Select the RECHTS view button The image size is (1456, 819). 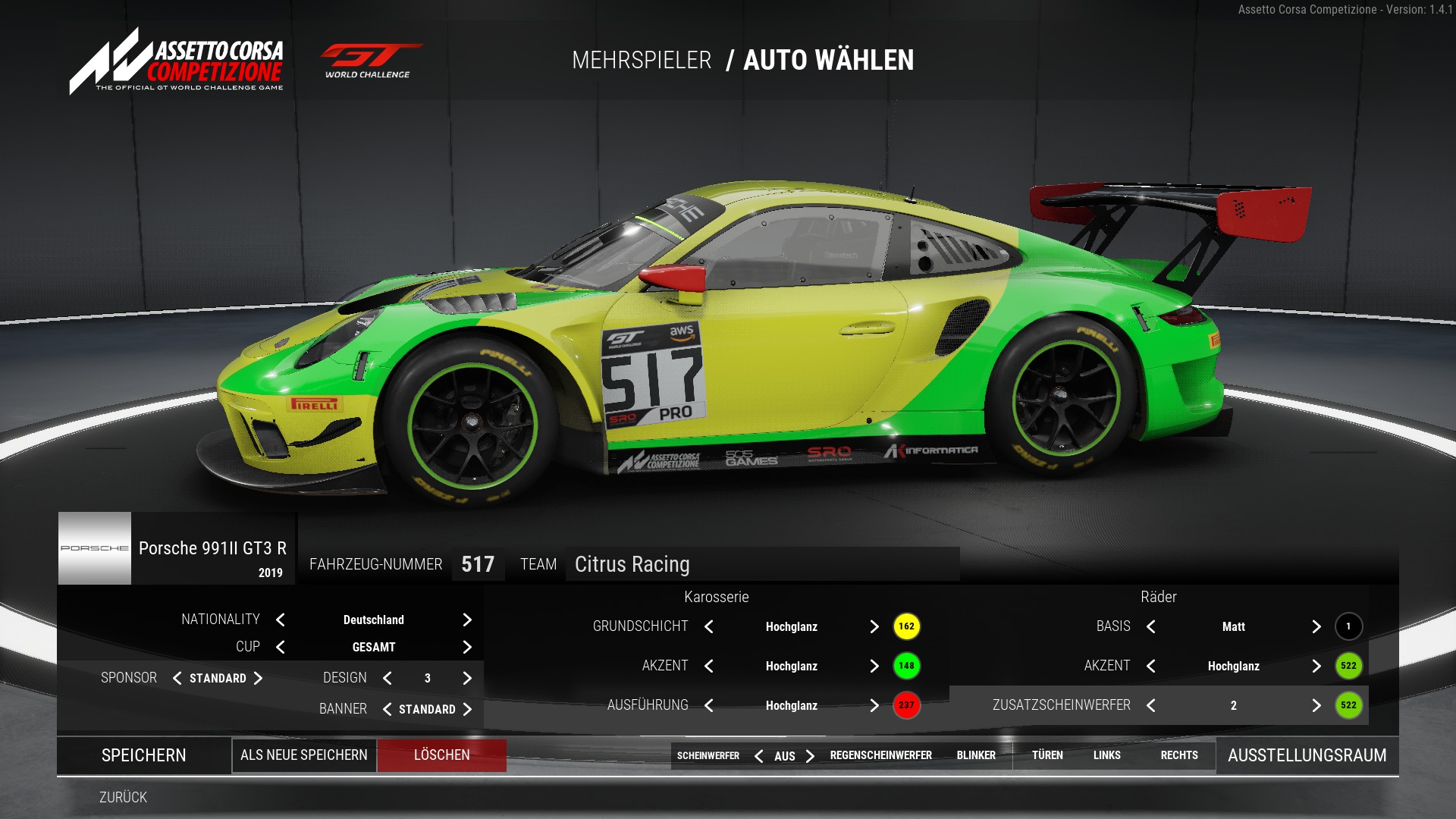pos(1179,755)
